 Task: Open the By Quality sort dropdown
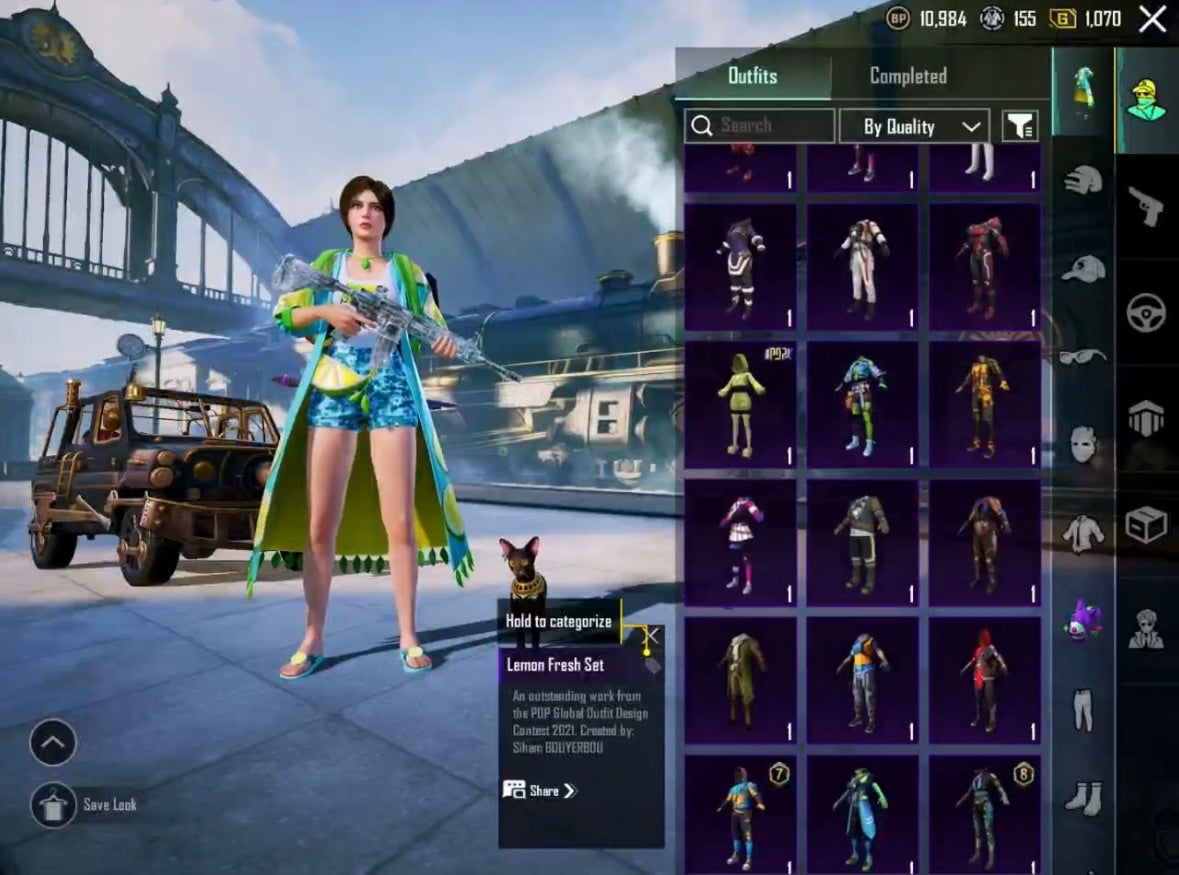pos(914,127)
